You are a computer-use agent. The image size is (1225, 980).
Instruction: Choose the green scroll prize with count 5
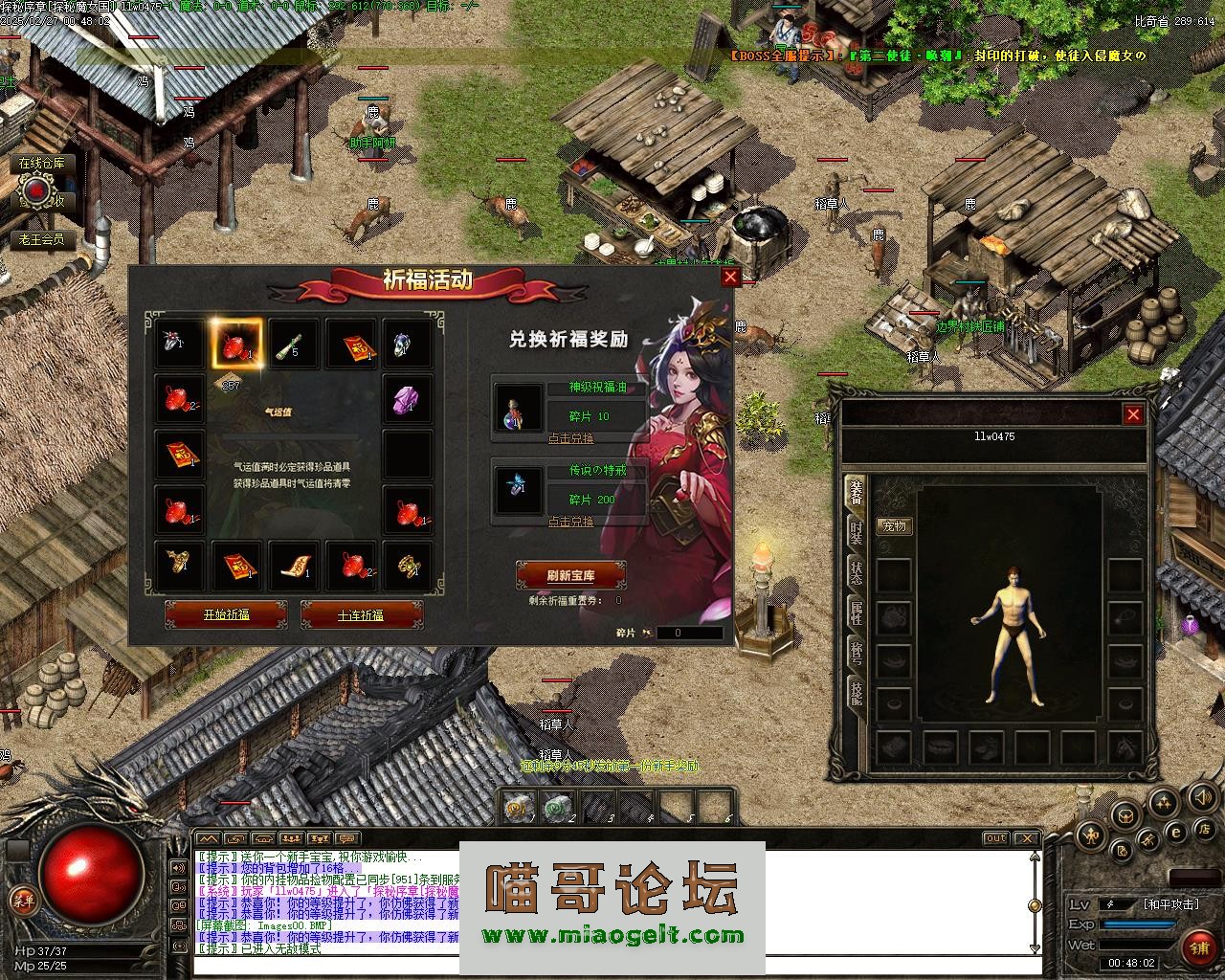coord(292,344)
